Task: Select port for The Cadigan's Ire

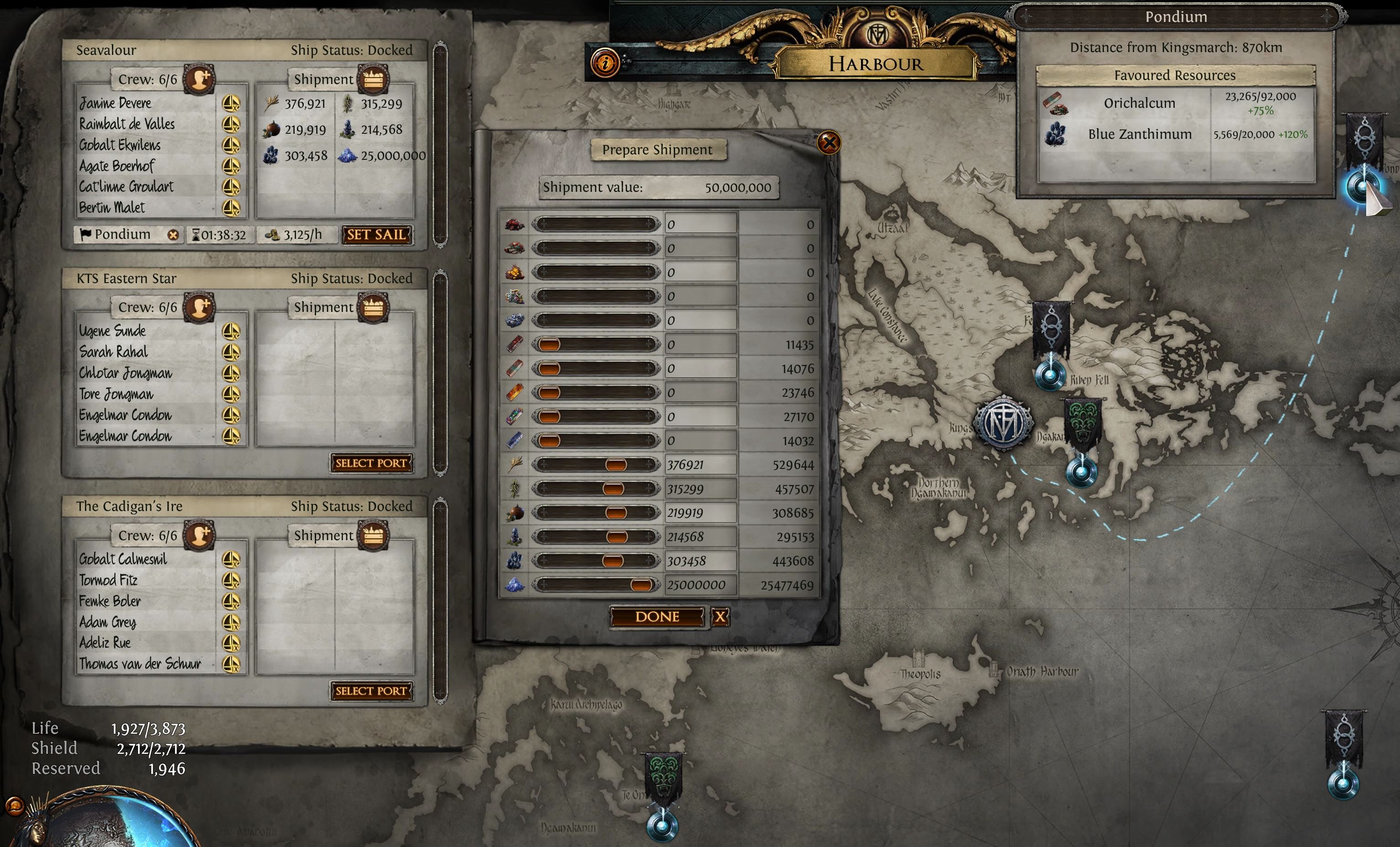Action: click(371, 691)
